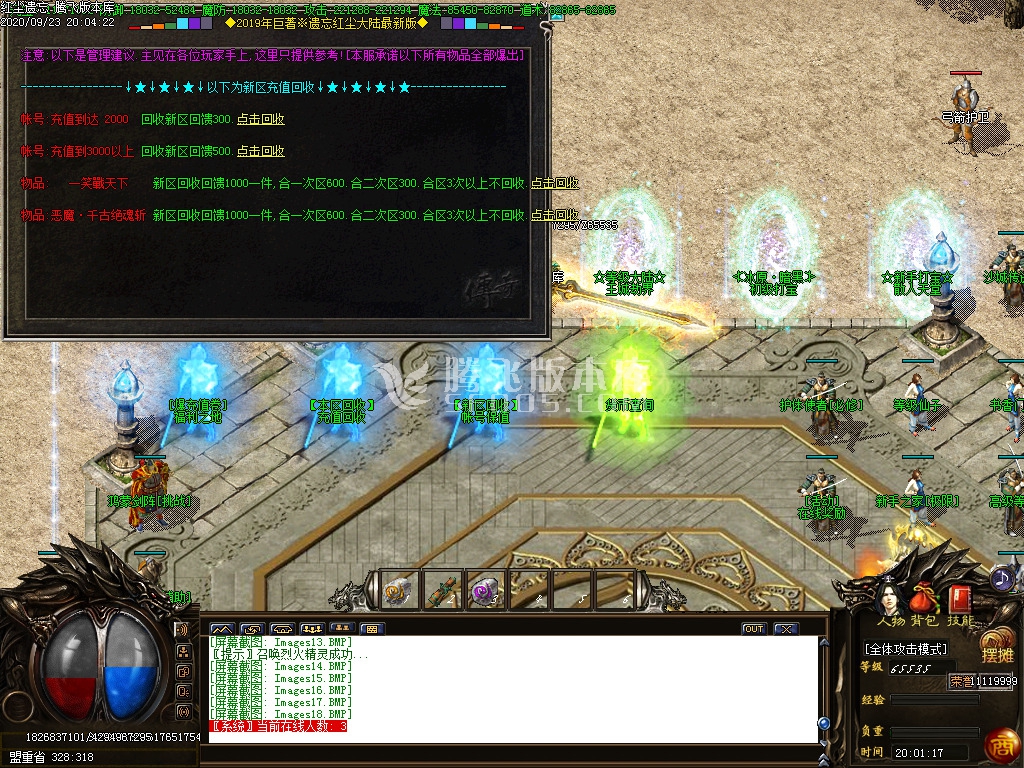1024x768 pixels.
Task: Click 点击回收 link for 充值到达2000
Action: point(261,119)
